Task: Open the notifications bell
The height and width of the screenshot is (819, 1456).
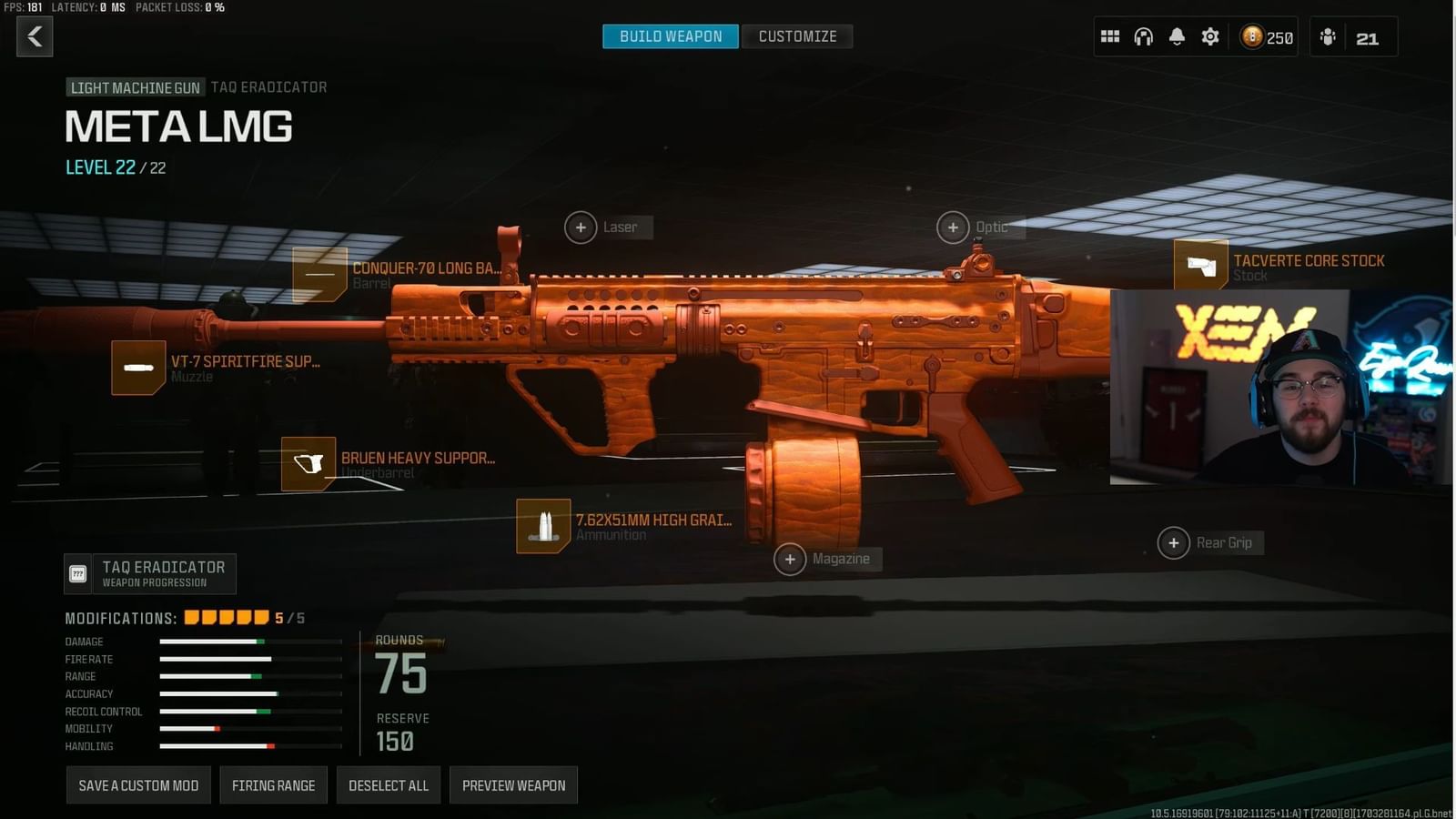Action: pos(1177,36)
